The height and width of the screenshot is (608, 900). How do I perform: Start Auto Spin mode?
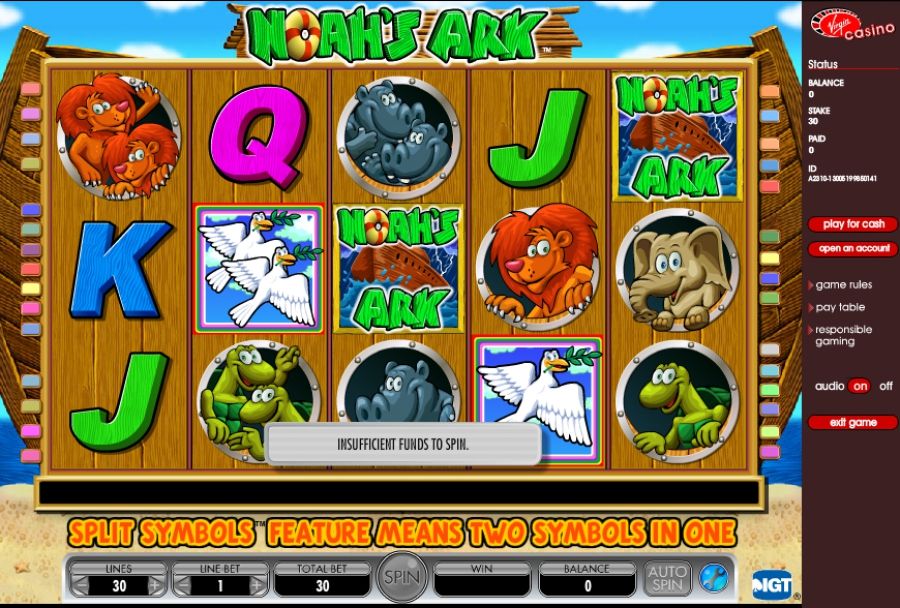click(667, 577)
